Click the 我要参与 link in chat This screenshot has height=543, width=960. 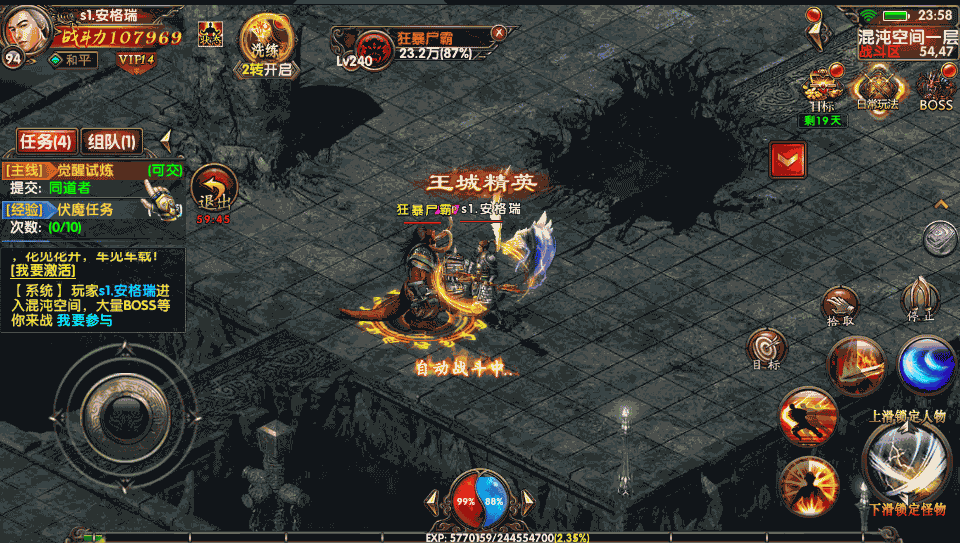click(84, 320)
